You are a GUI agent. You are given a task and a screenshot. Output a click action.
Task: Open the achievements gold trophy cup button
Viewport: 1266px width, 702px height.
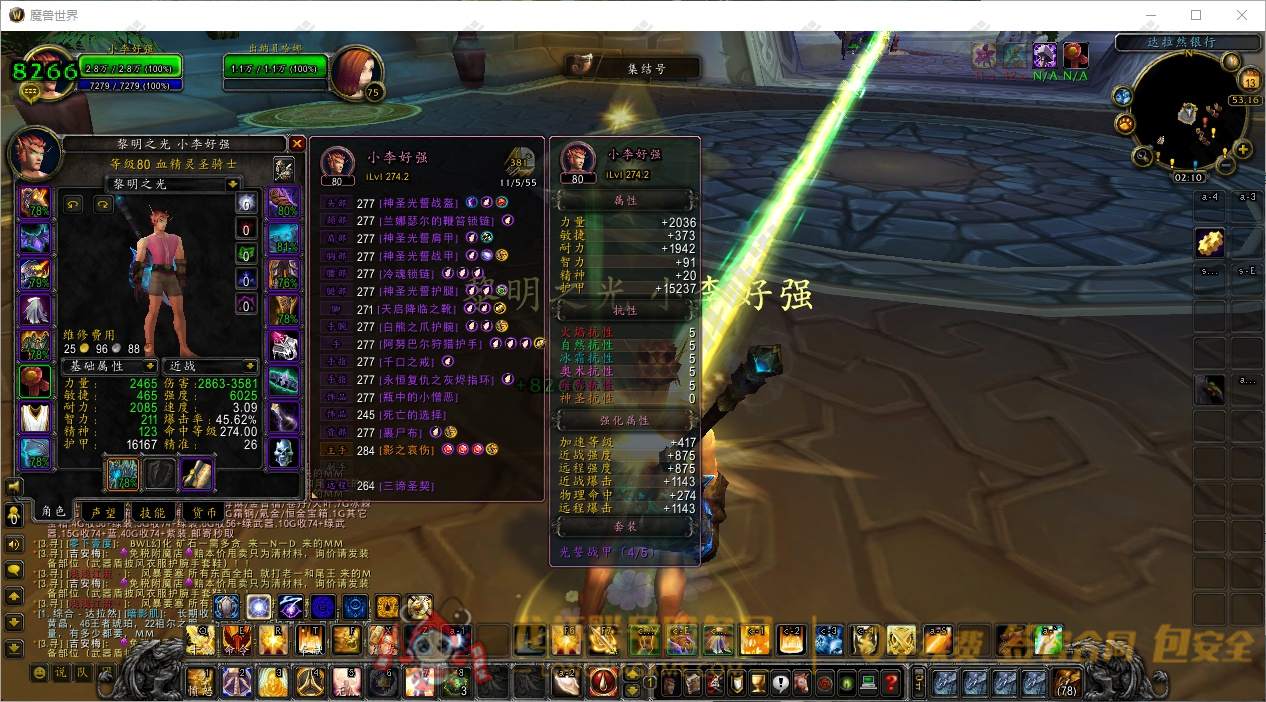tap(760, 683)
